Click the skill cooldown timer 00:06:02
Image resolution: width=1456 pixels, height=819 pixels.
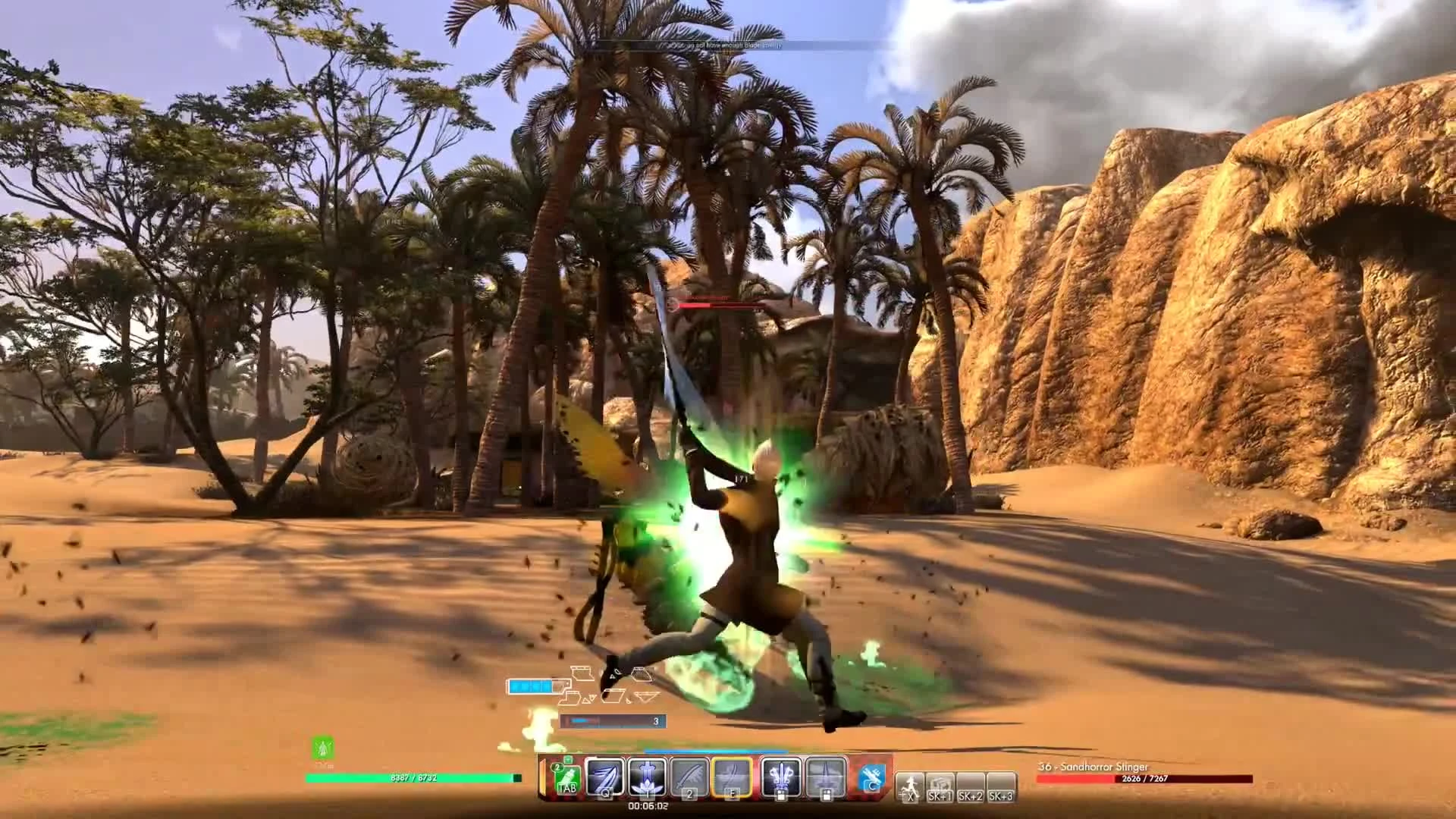click(649, 806)
